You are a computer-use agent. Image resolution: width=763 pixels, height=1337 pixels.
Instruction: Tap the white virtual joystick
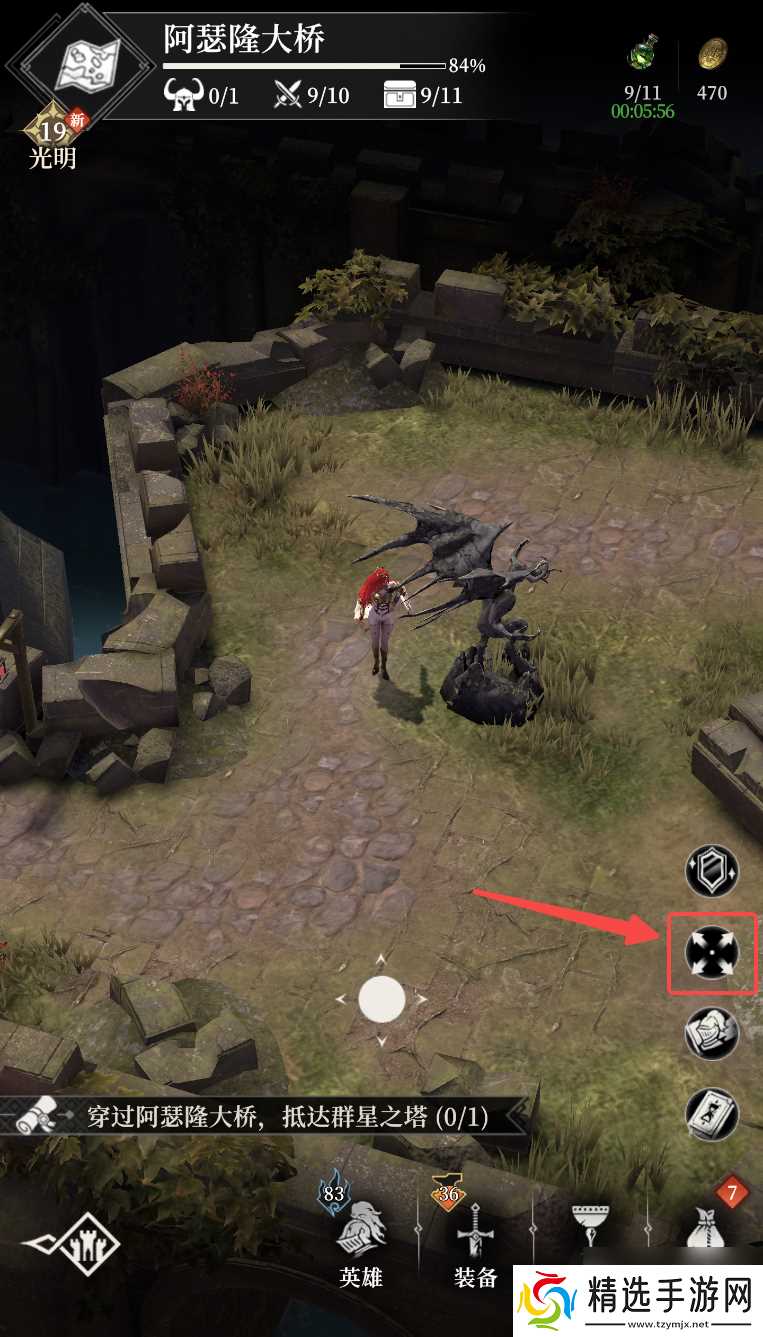(381, 998)
